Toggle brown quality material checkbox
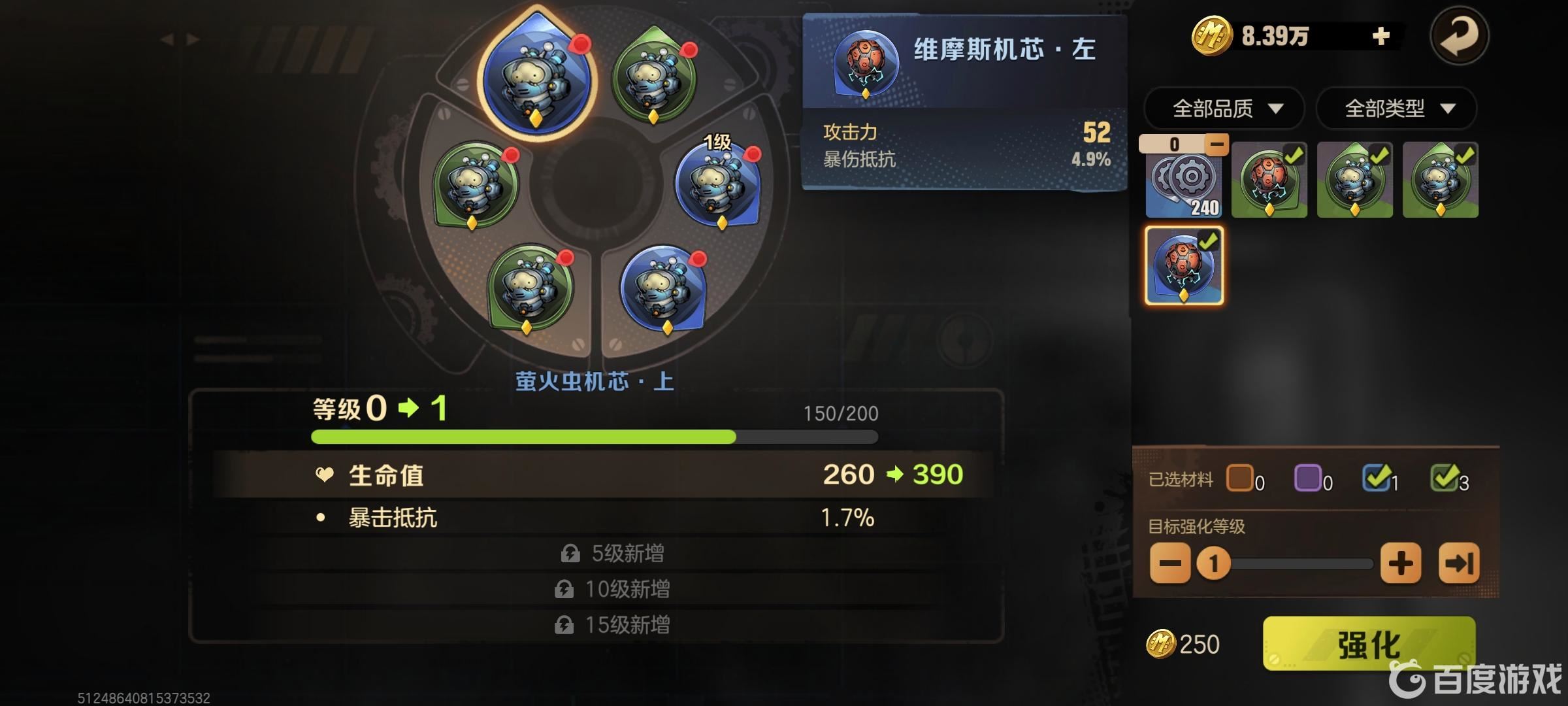Screen dimensions: 1568x706 coord(1239,478)
